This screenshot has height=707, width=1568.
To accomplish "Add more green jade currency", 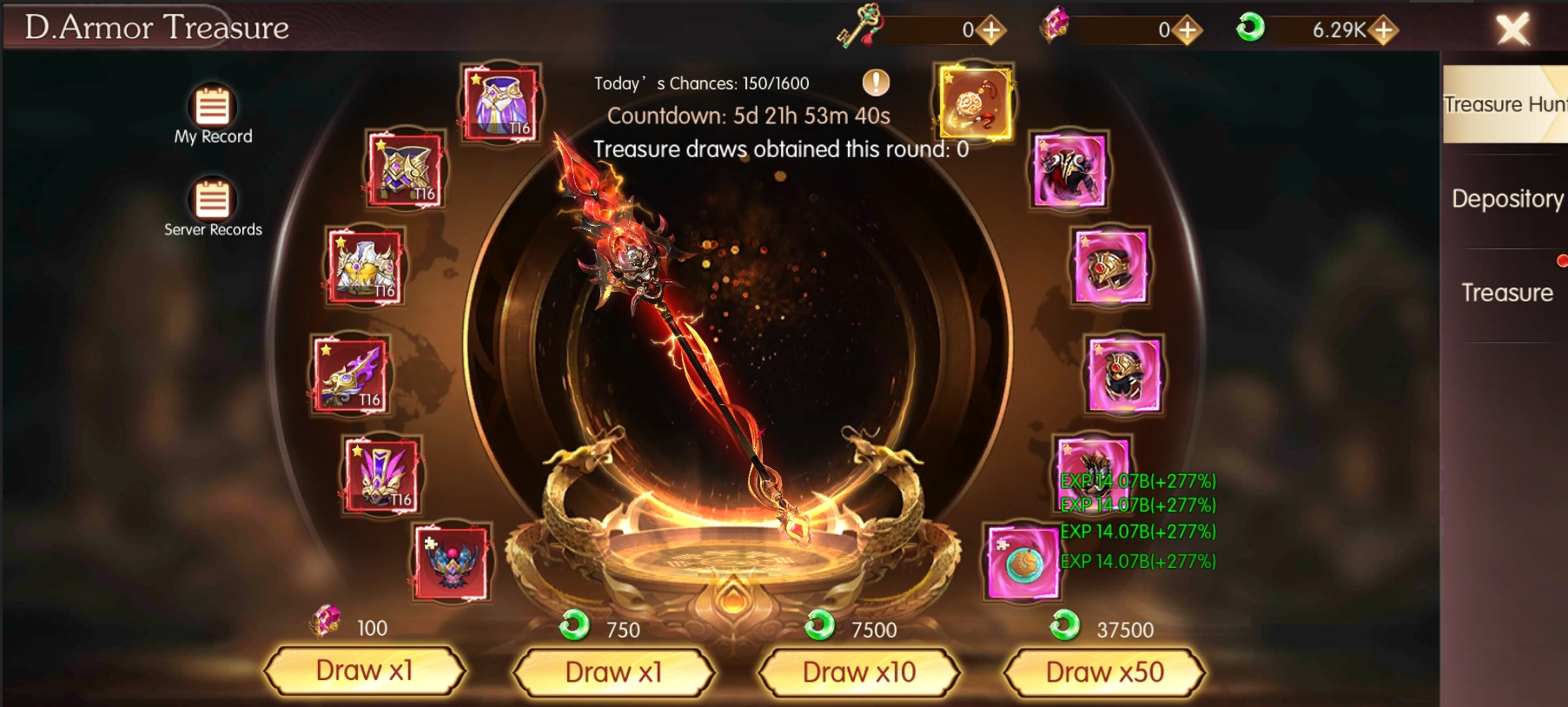I will pos(1383,30).
